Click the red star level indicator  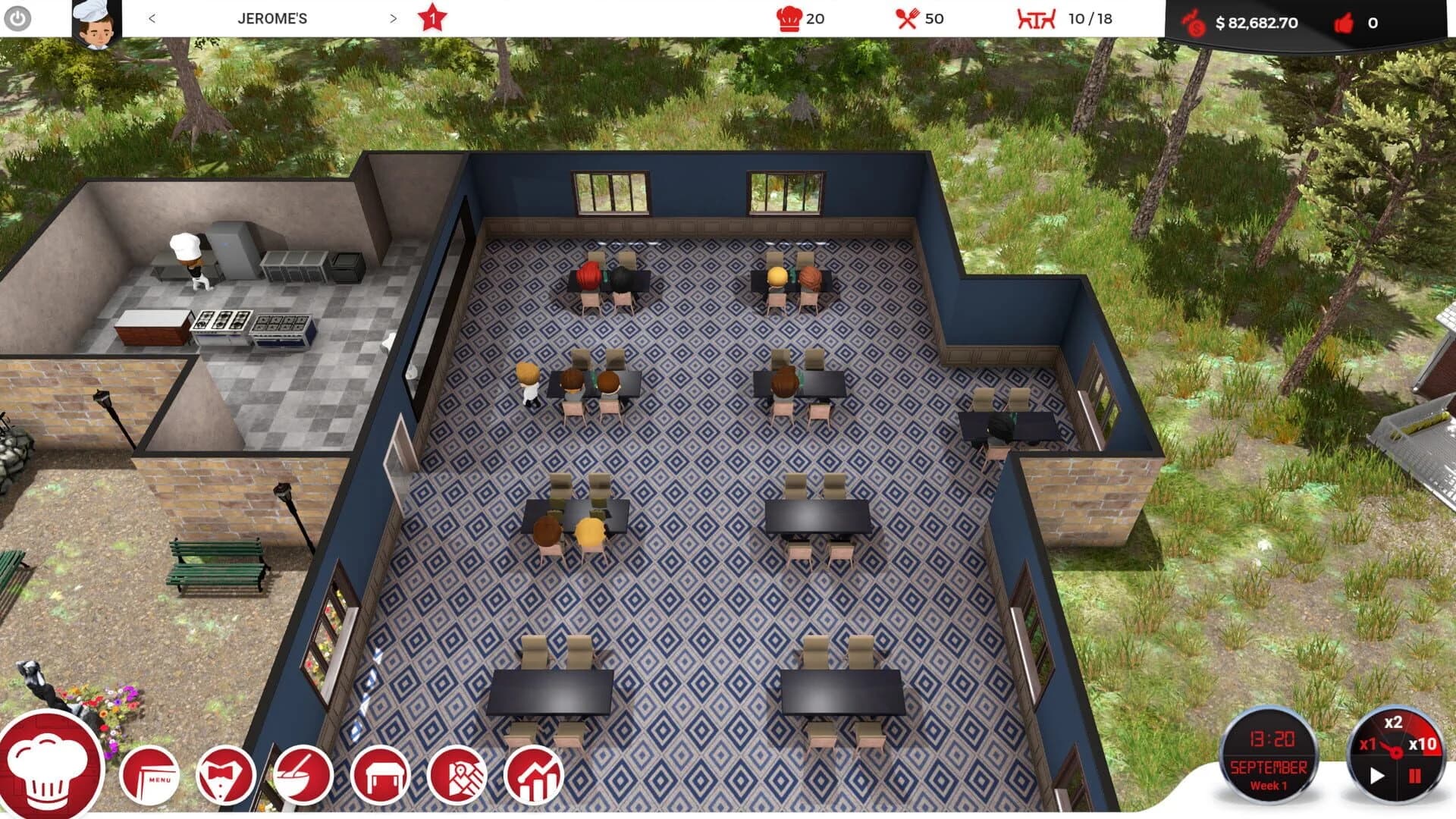431,18
